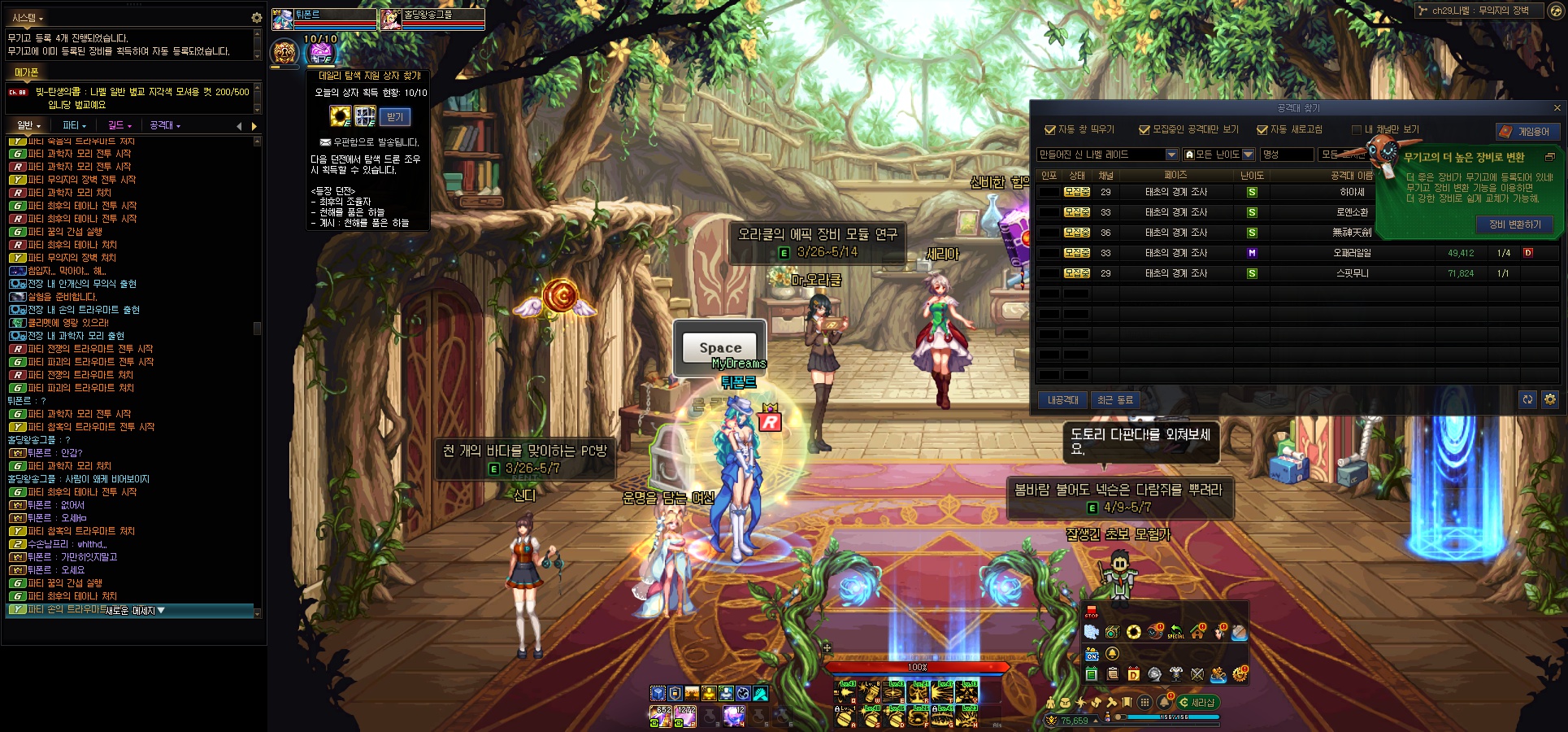Viewport: 1568px width, 732px height.
Task: Click the 게임용어 glossary button
Action: (x=1527, y=132)
